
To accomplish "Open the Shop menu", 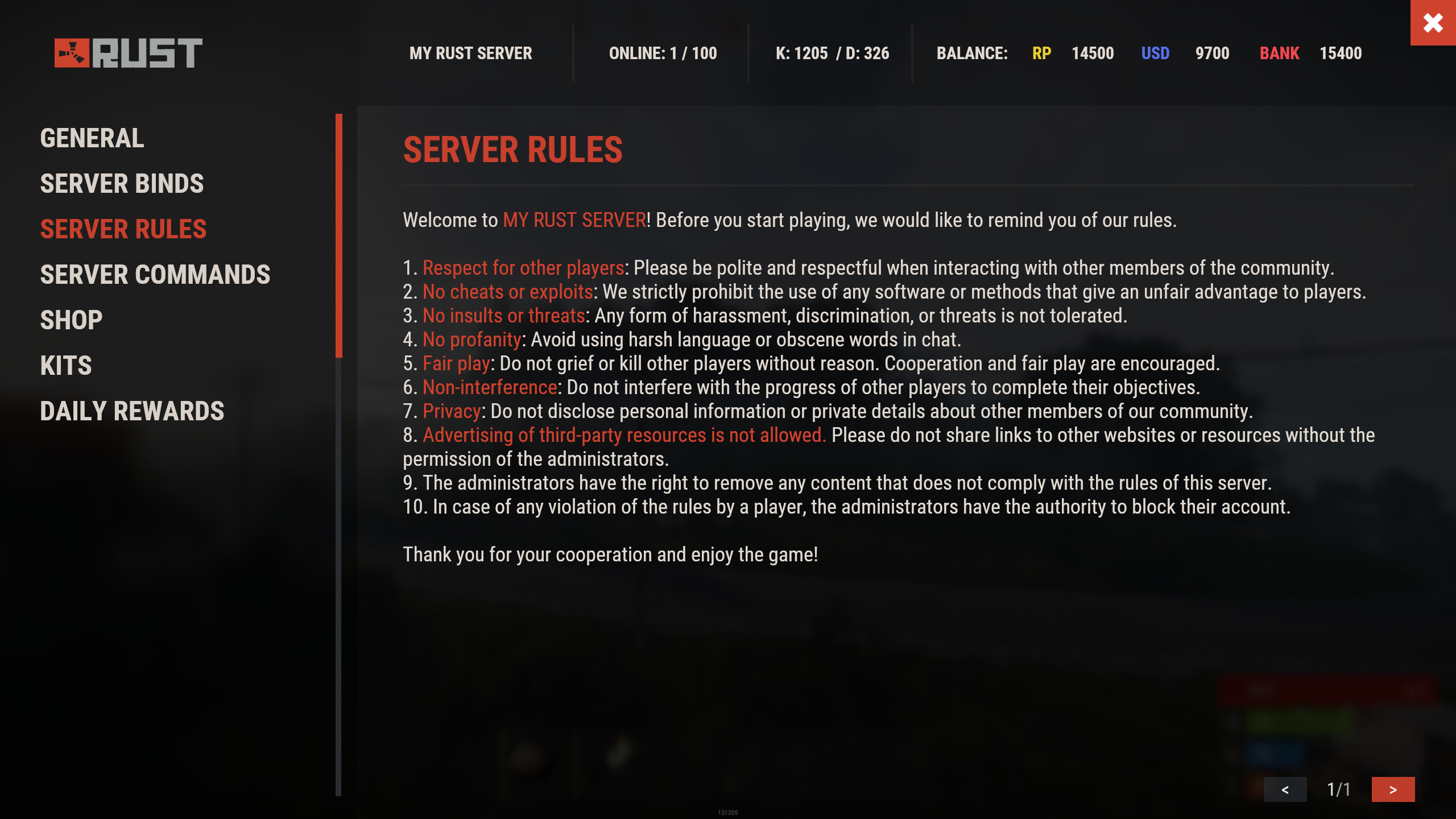I will pos(71,320).
